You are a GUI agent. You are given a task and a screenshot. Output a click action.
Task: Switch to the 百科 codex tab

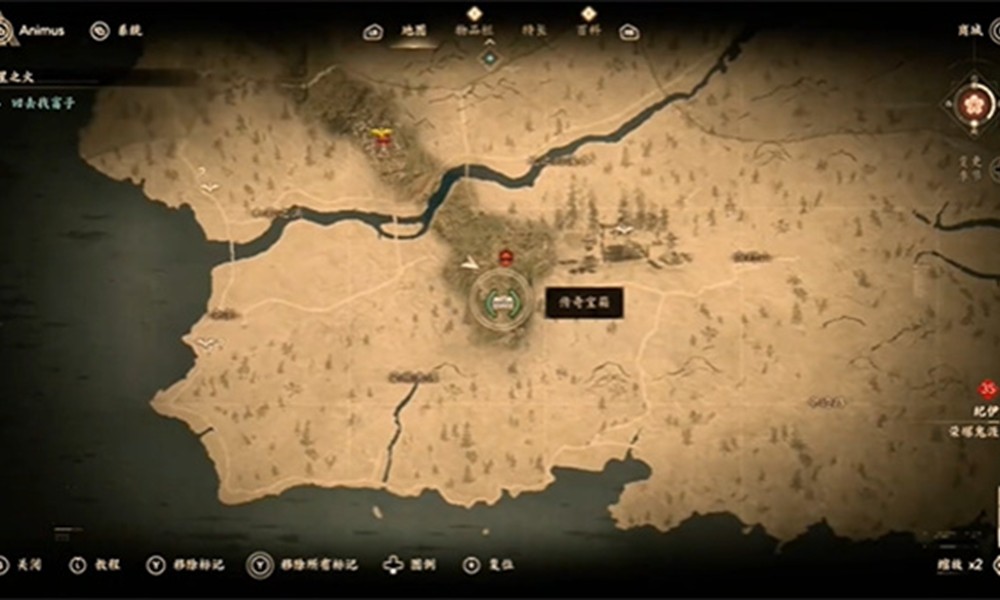click(x=589, y=31)
